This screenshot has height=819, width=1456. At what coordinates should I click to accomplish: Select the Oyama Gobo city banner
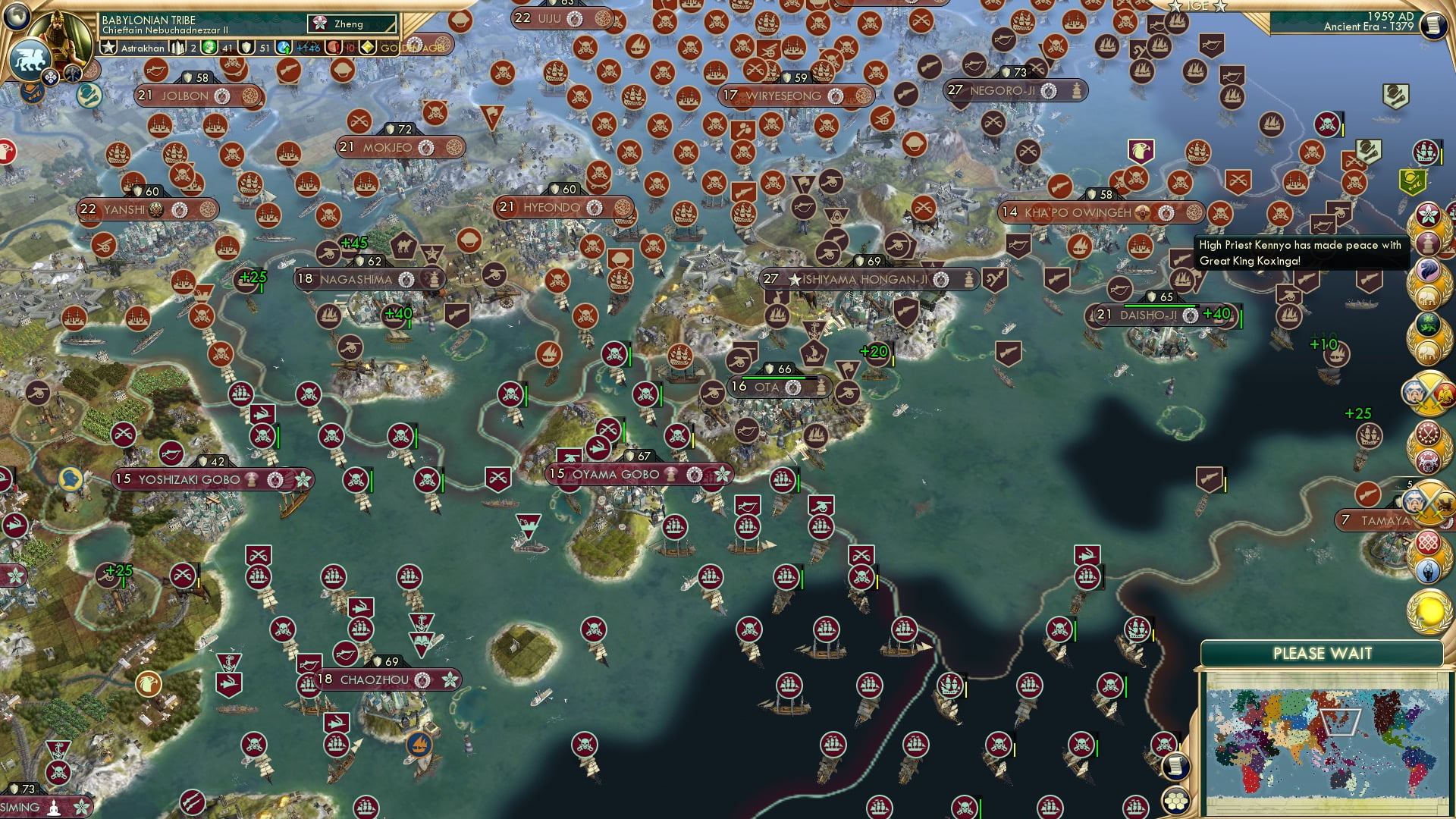(616, 475)
